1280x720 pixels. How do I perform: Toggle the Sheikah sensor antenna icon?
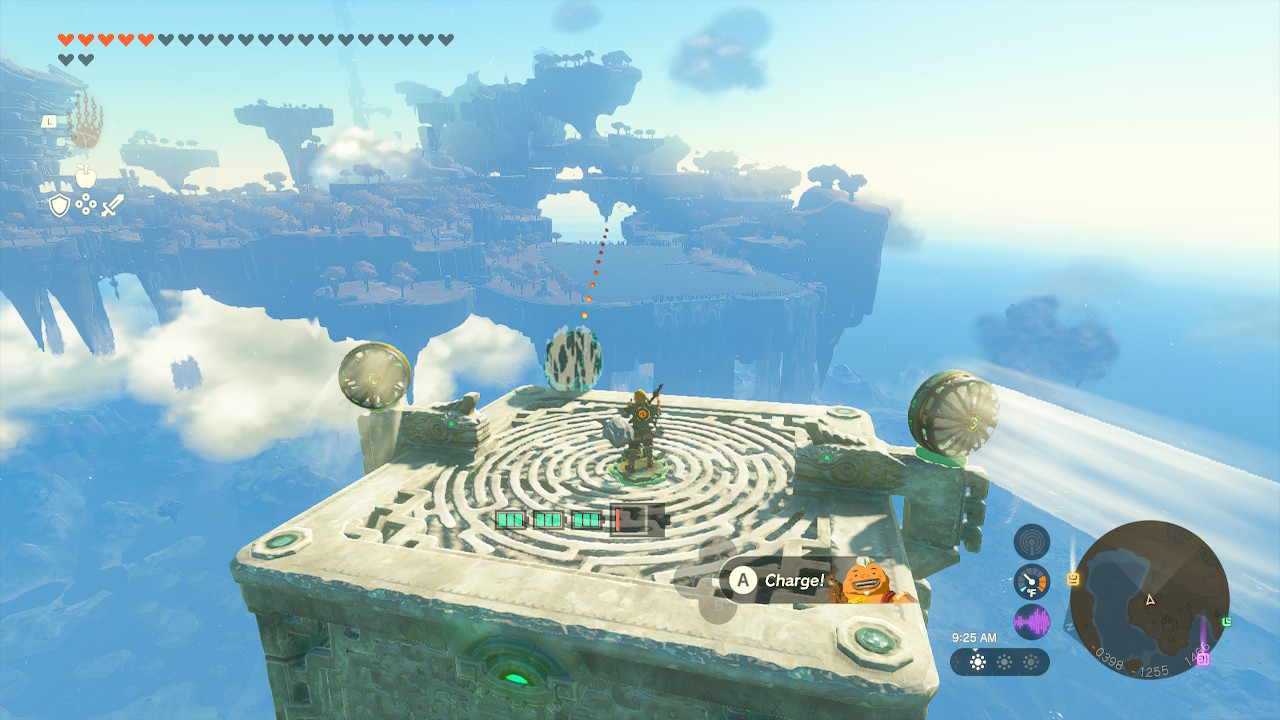tap(1032, 542)
